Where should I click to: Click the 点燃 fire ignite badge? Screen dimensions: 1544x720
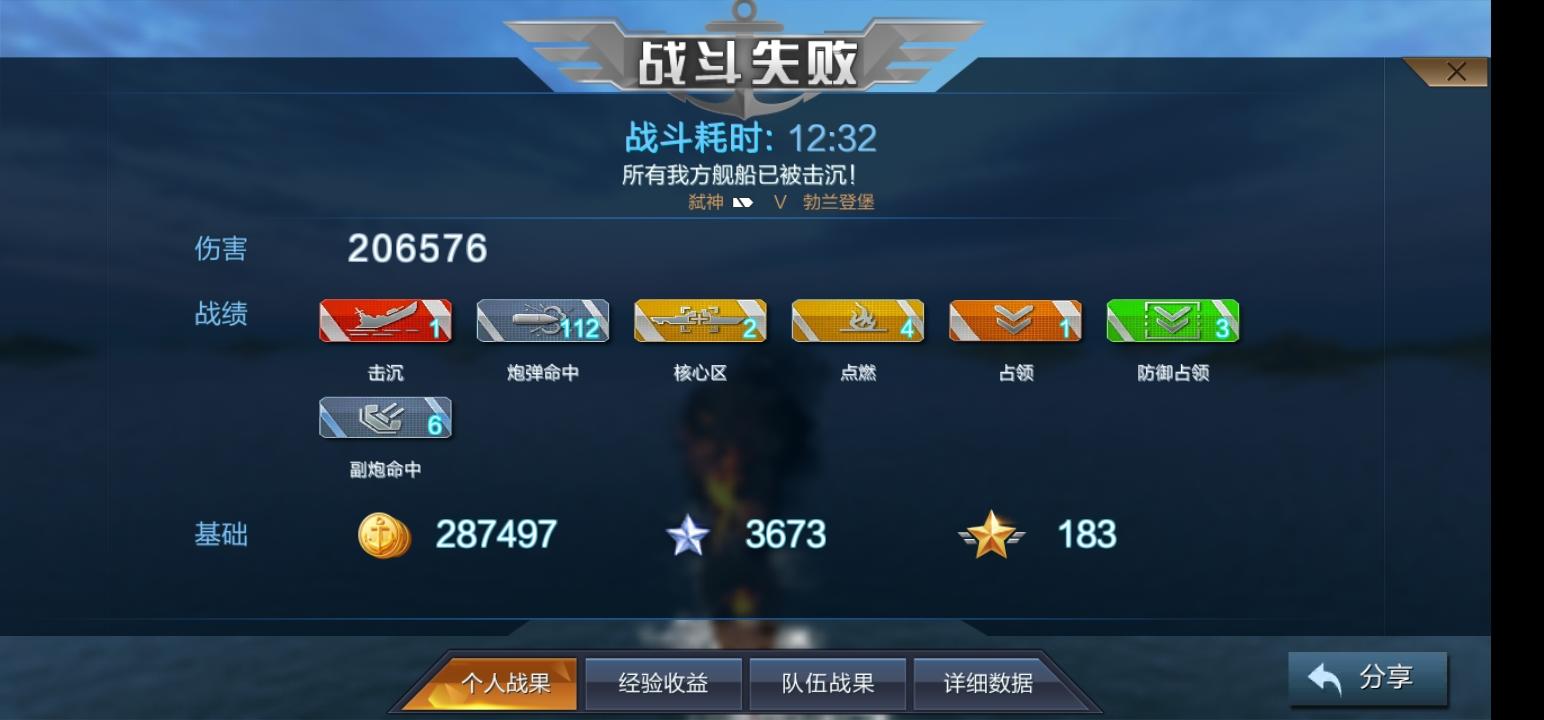(x=857, y=321)
